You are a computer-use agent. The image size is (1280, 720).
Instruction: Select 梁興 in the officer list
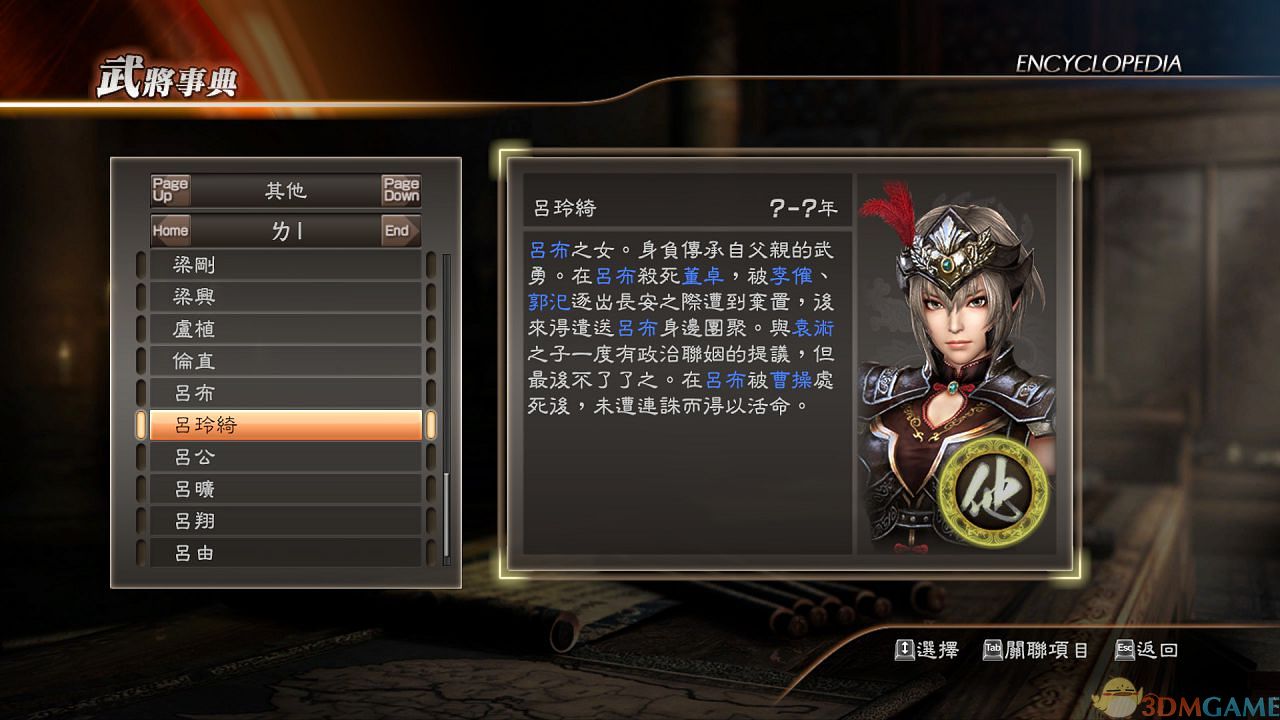285,297
